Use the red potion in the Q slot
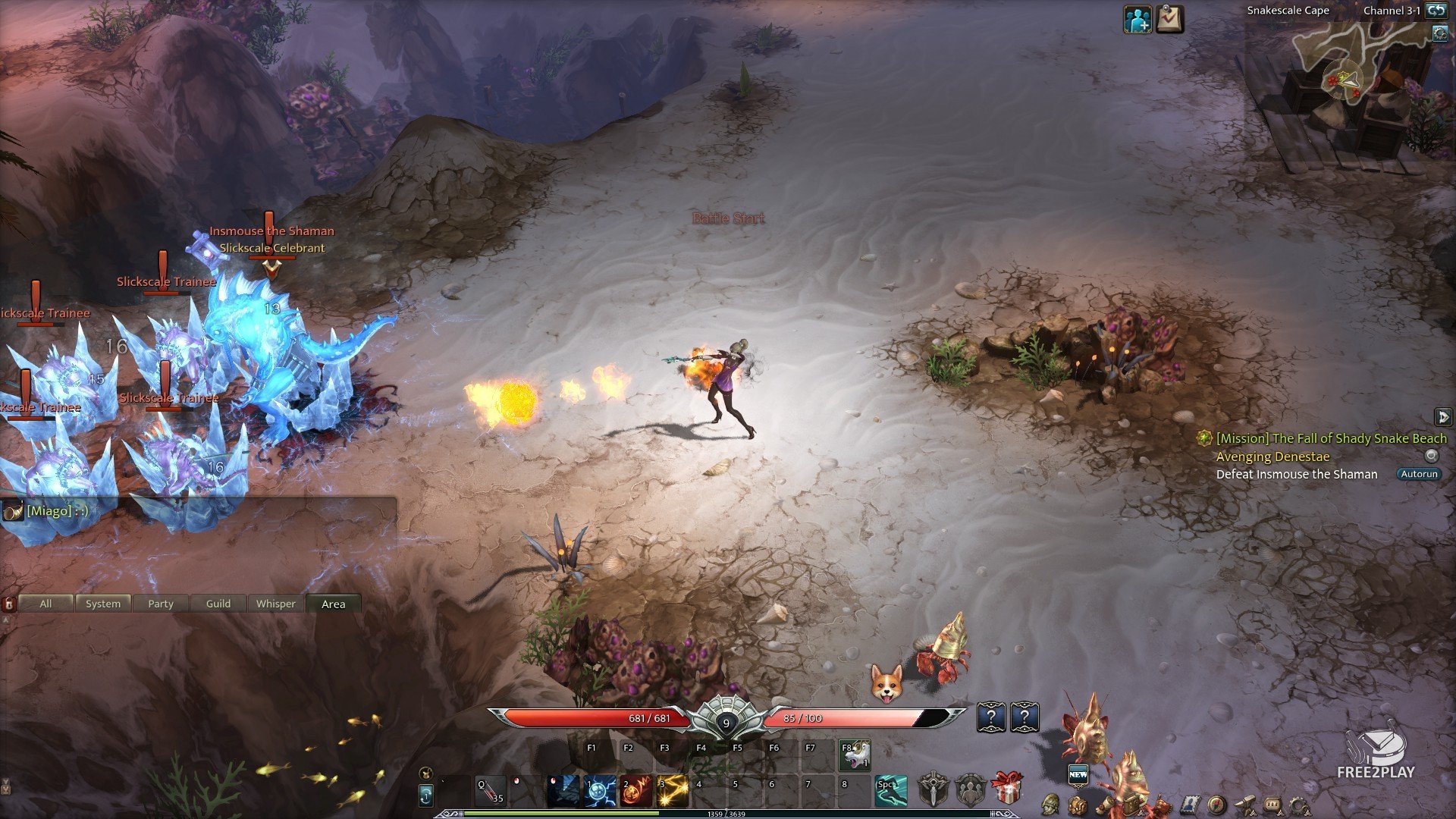Image resolution: width=1456 pixels, height=819 pixels. point(490,791)
